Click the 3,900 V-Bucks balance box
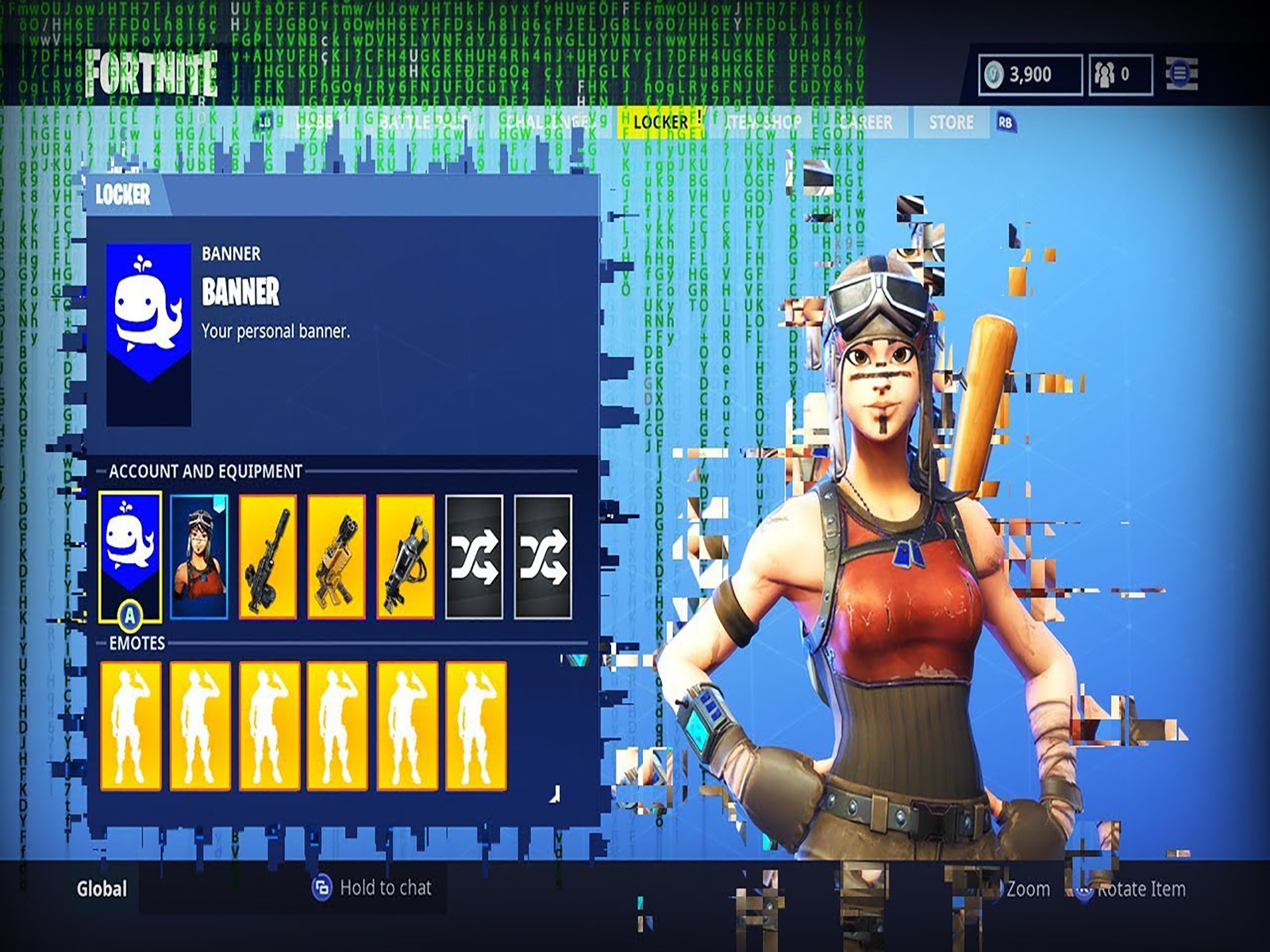Image resolution: width=1270 pixels, height=952 pixels. click(1030, 75)
